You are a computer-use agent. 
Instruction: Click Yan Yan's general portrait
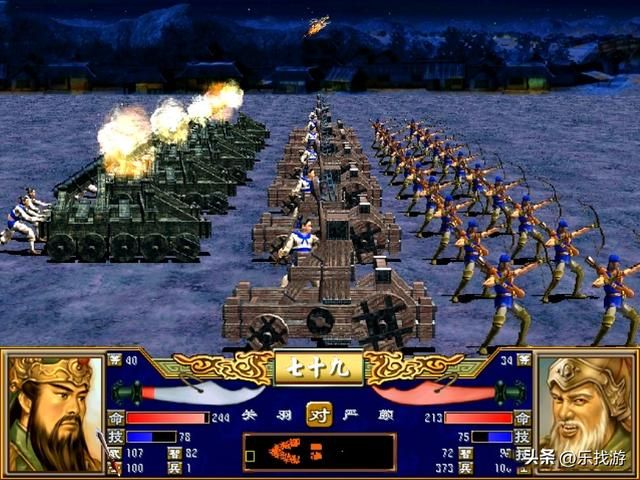[585, 412]
